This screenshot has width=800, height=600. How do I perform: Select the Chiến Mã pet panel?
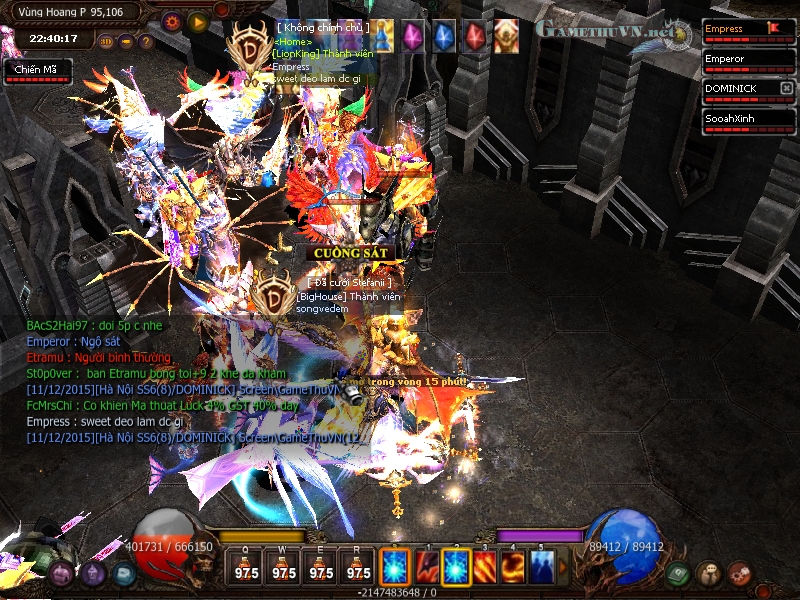pyautogui.click(x=36, y=70)
